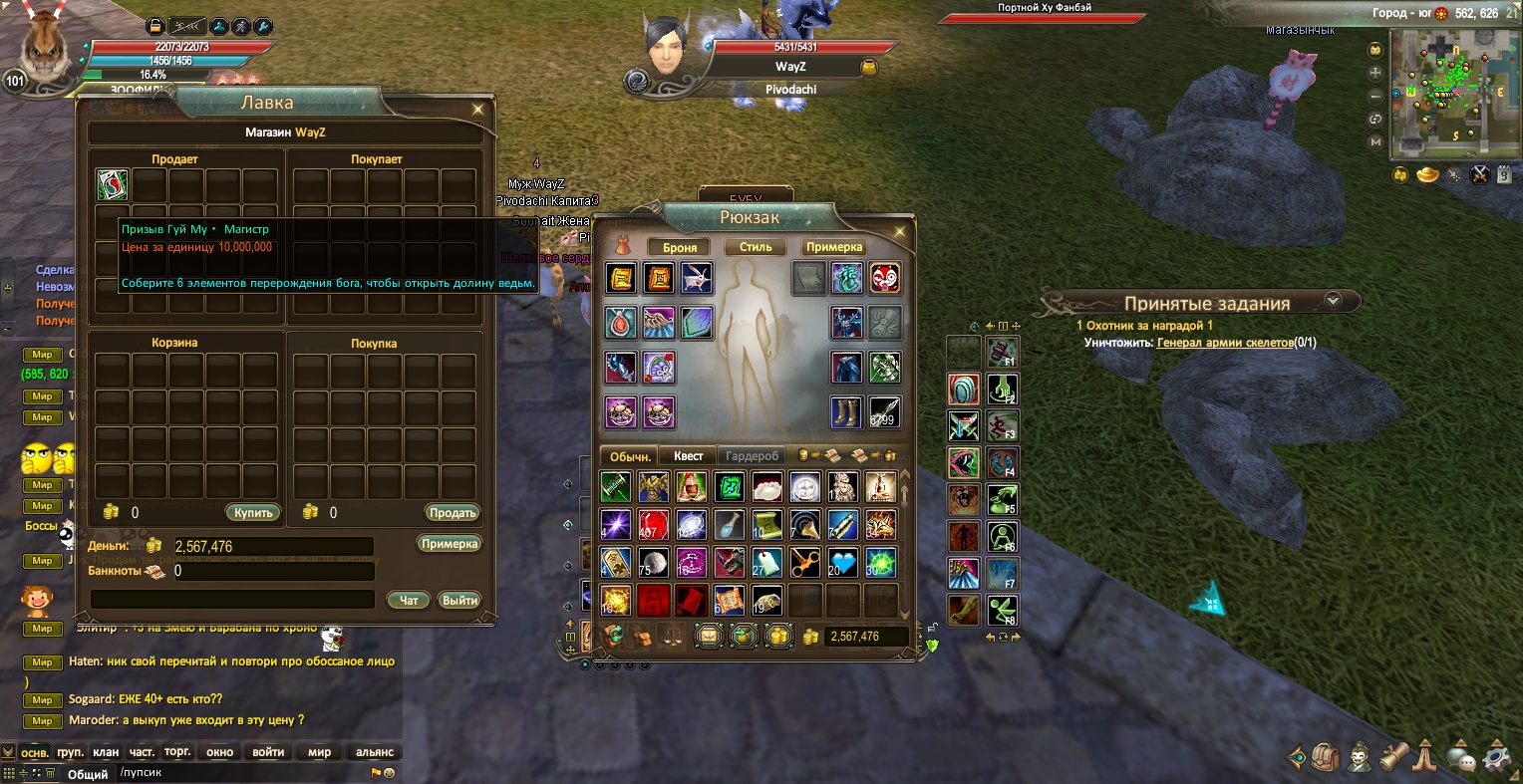Click the Купить button
Image resolution: width=1523 pixels, height=784 pixels.
click(253, 513)
